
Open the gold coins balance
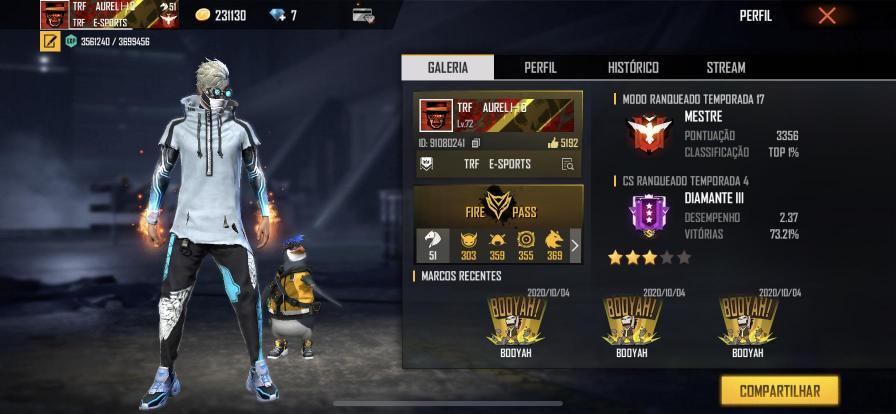221,15
